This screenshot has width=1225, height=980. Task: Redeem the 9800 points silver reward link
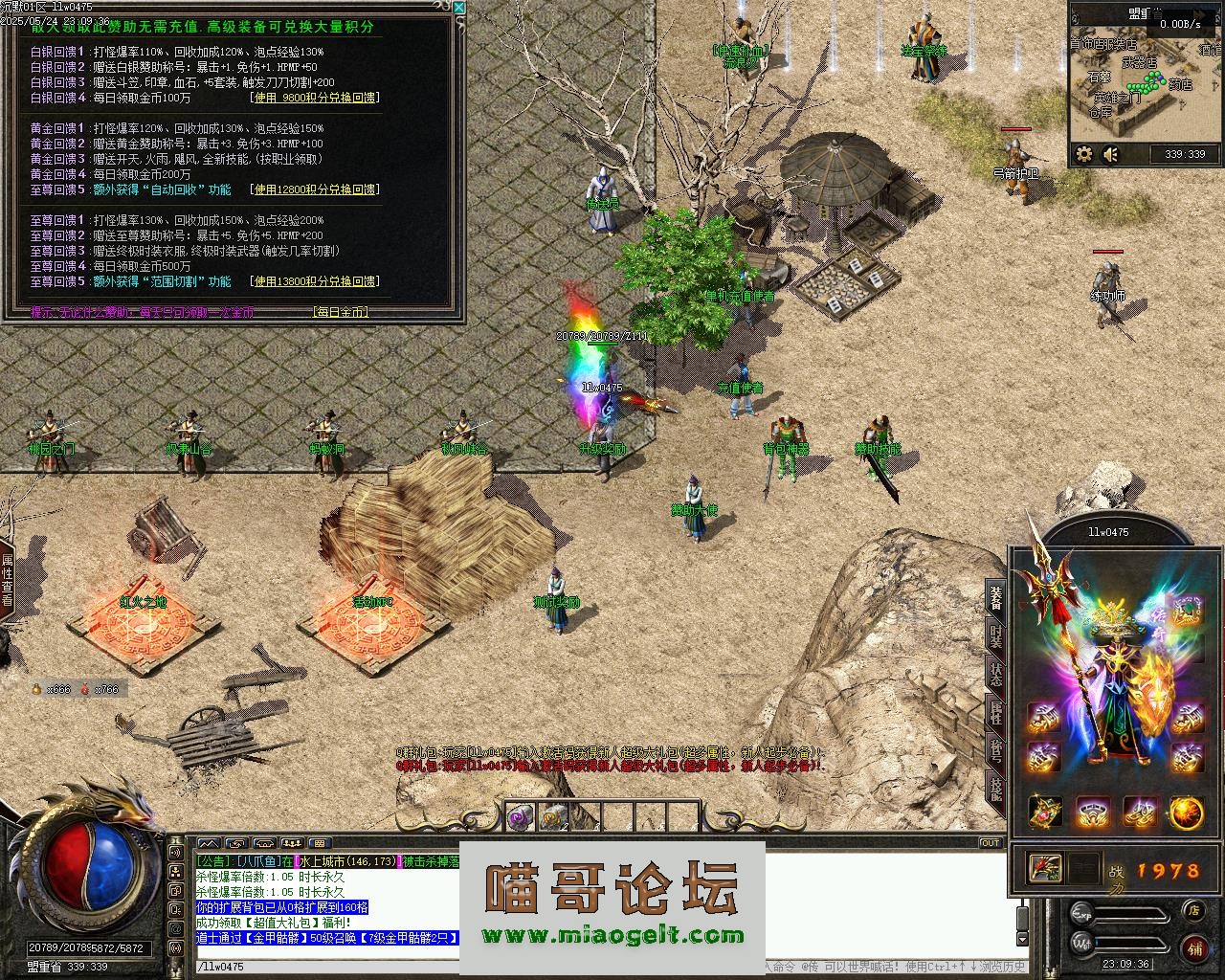[x=315, y=98]
